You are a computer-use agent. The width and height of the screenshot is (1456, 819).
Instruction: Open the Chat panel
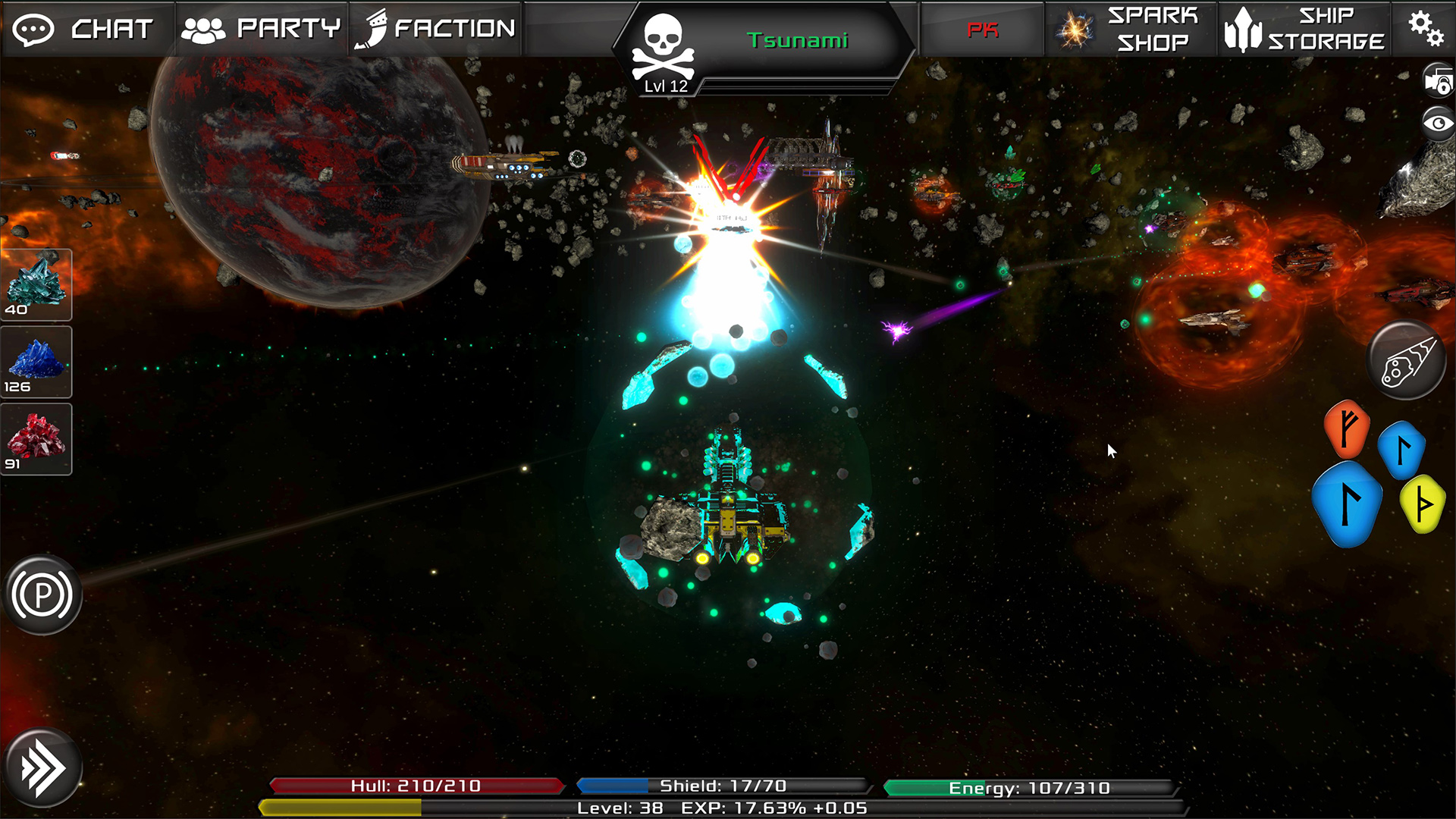tap(86, 29)
